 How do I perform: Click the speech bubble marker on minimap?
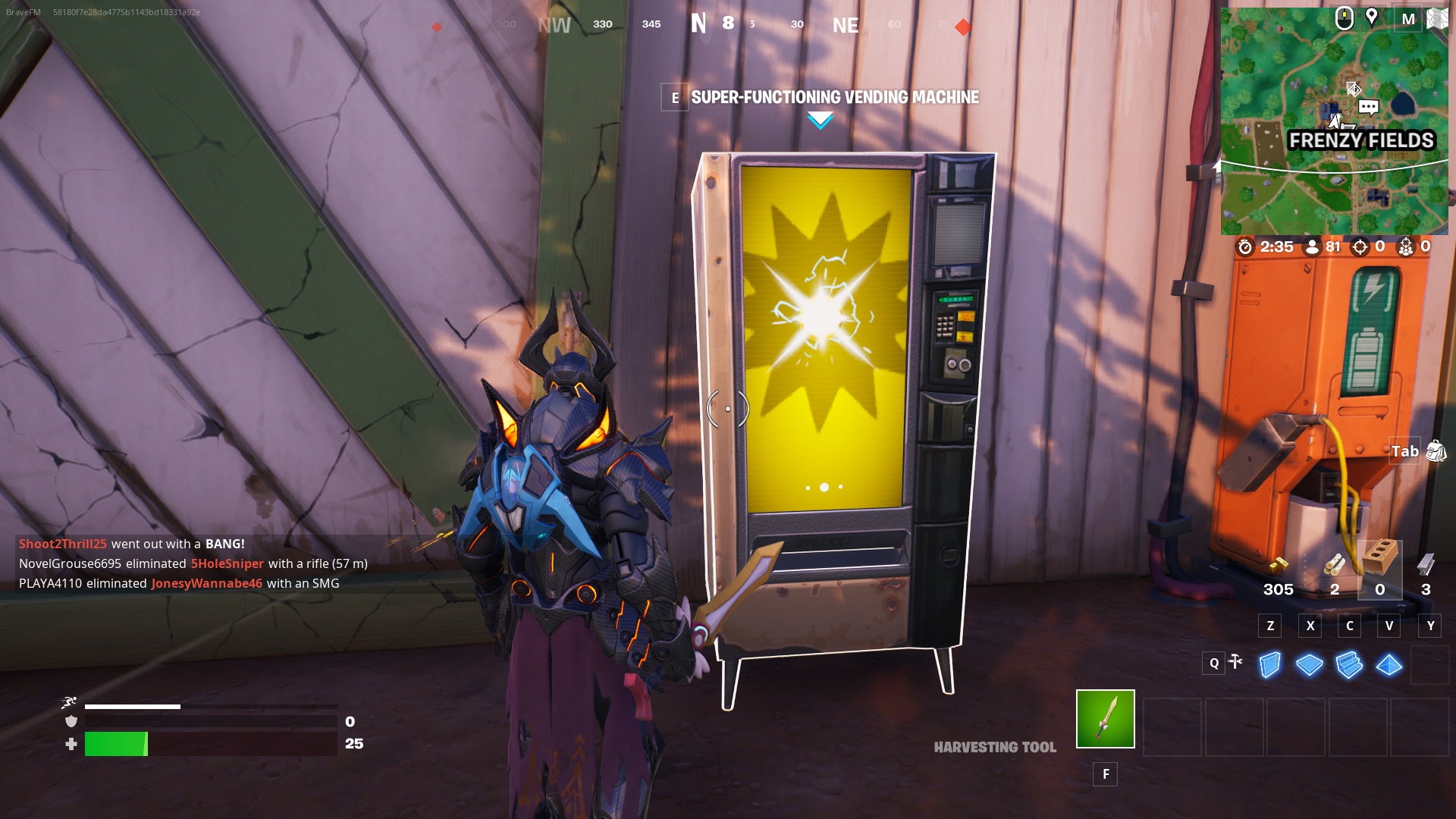(1368, 107)
